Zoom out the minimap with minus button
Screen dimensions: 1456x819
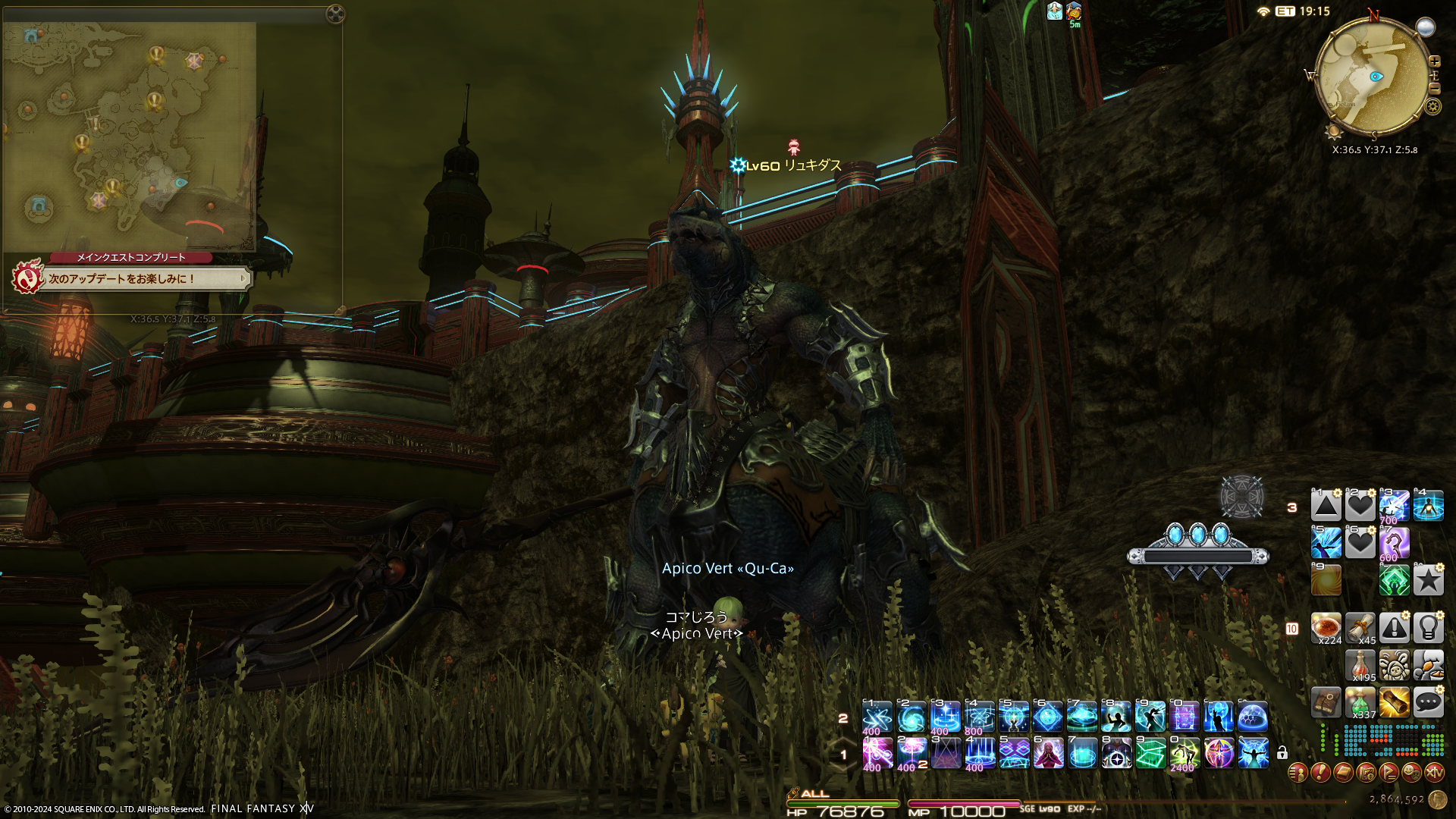[x=1434, y=89]
